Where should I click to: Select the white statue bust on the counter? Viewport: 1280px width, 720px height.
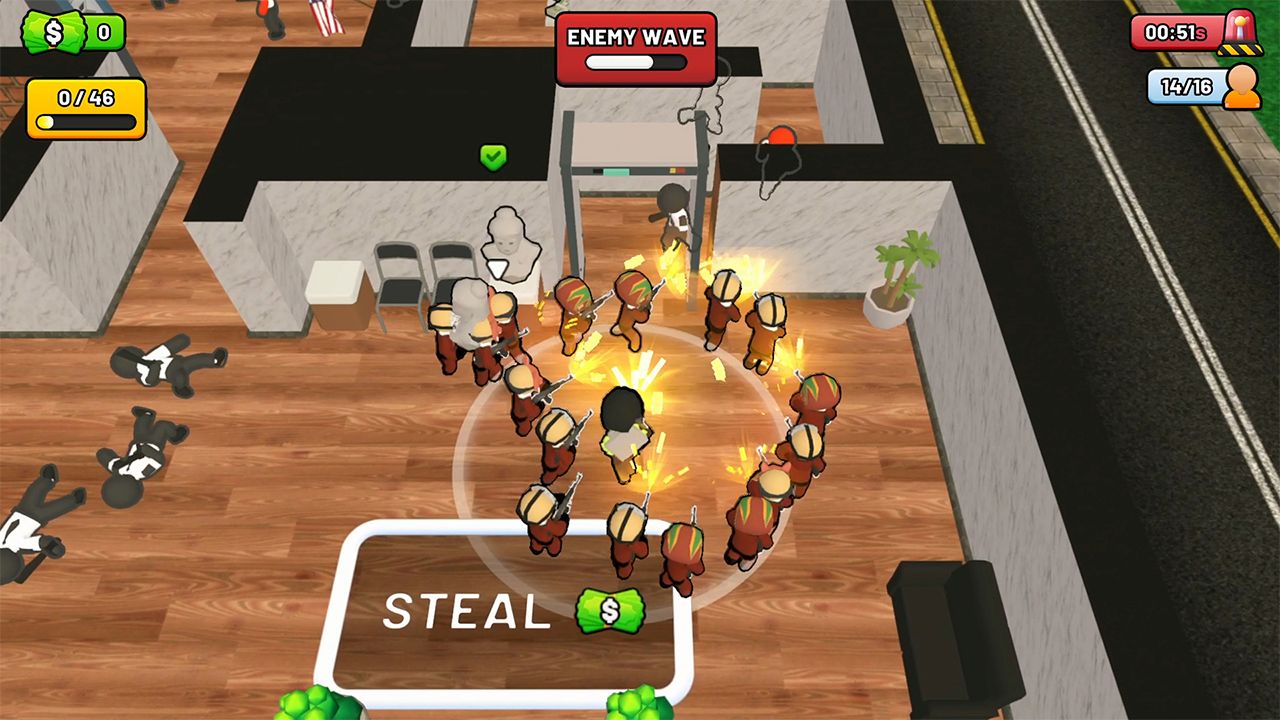(508, 245)
